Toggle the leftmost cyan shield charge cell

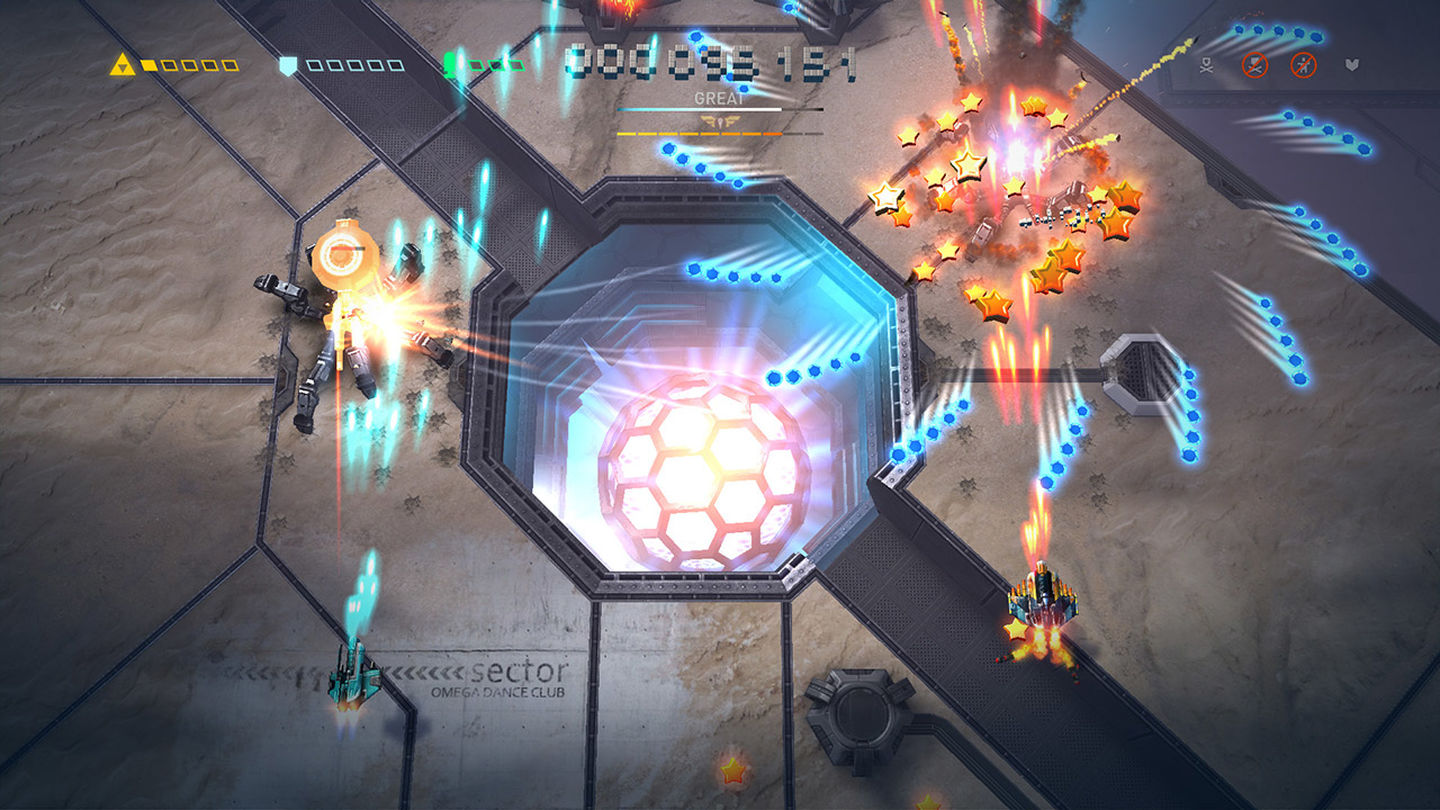tap(314, 65)
